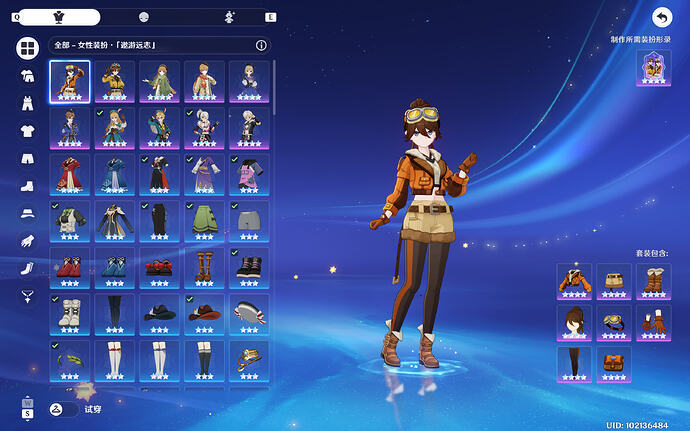Open the crafting blueprint icon under 制作所需装扮形录
690x431 pixels.
653,68
